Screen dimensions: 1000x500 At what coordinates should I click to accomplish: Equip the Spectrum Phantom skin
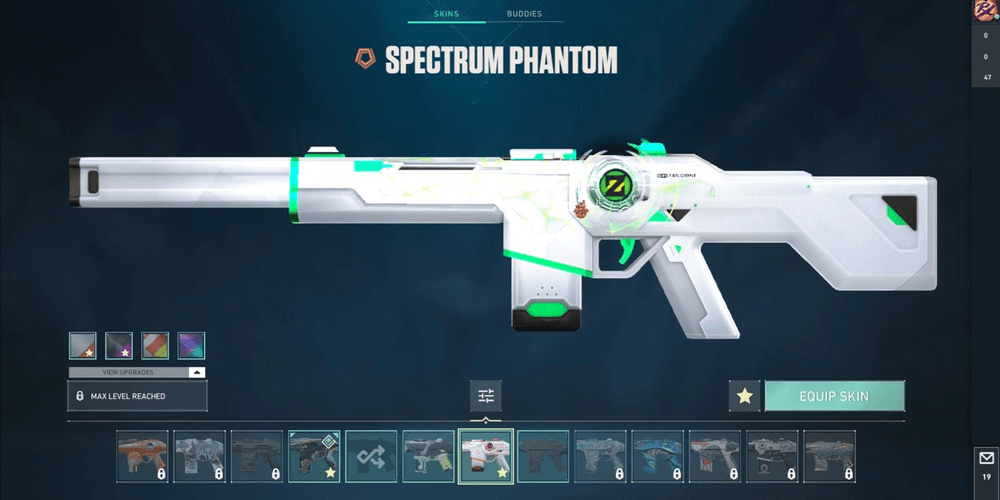tap(834, 396)
